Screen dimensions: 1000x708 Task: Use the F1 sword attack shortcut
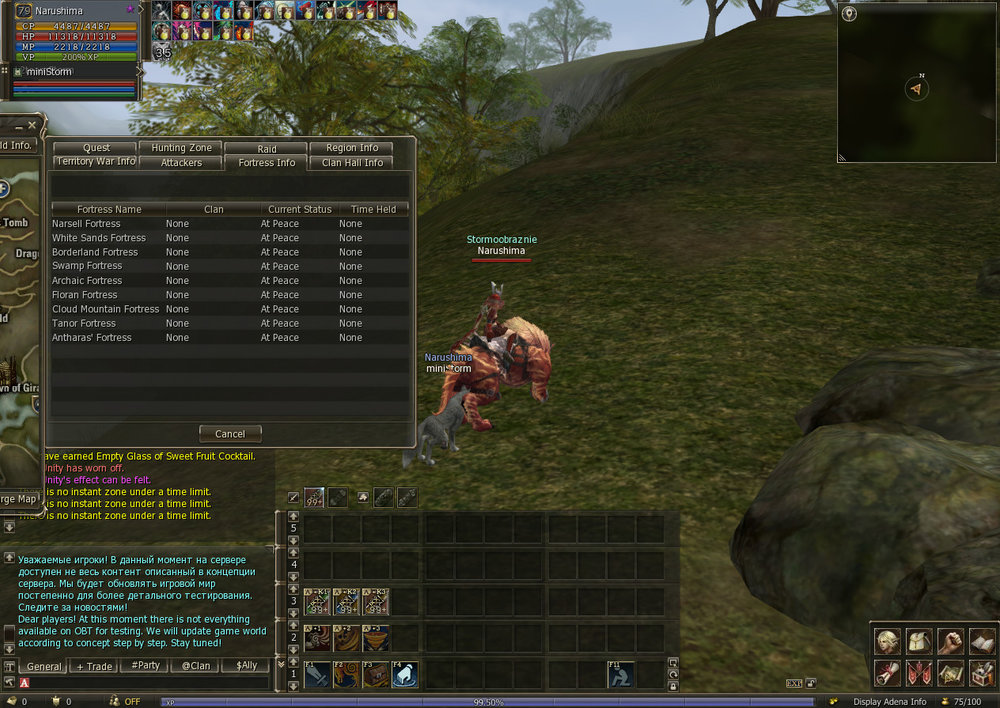tap(316, 675)
